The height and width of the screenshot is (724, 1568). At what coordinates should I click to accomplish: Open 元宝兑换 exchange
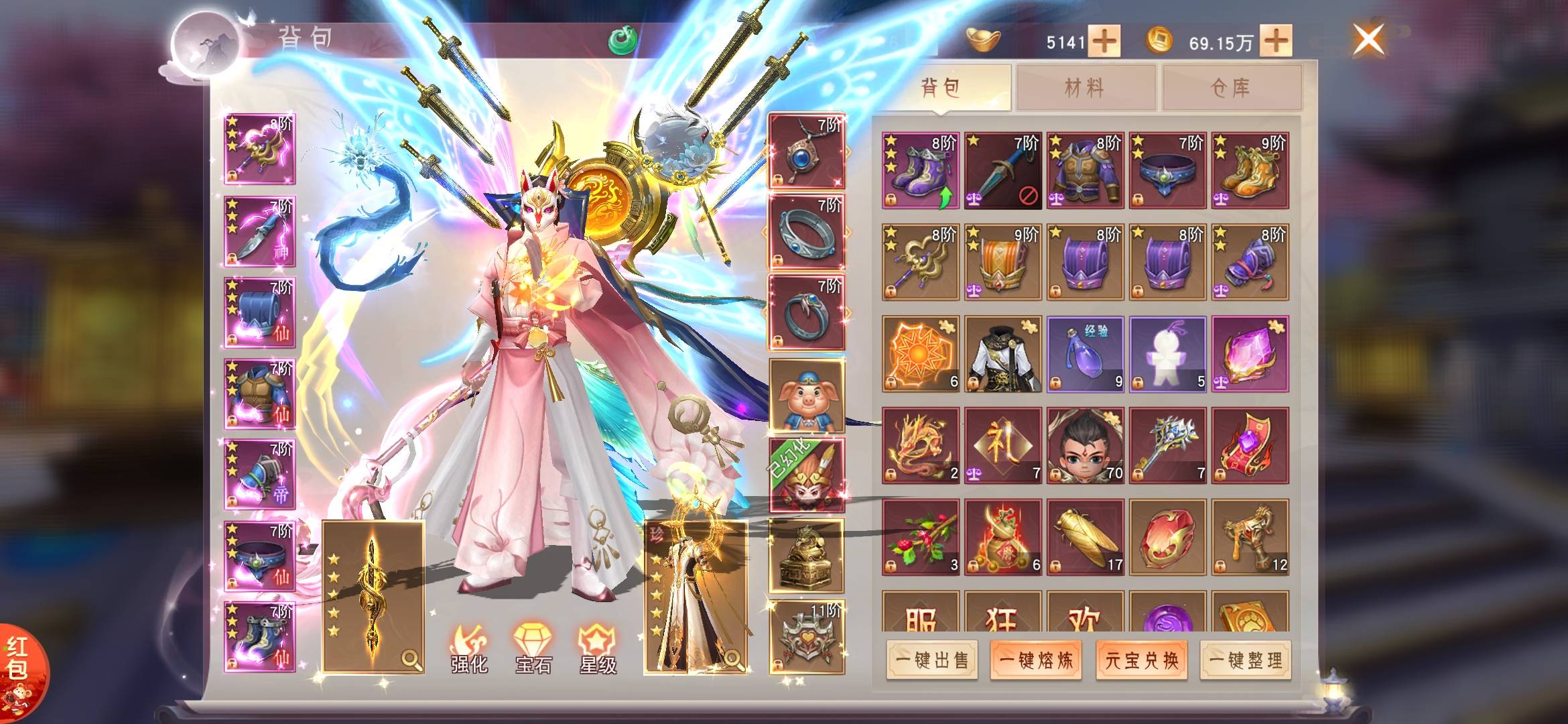click(x=1141, y=660)
